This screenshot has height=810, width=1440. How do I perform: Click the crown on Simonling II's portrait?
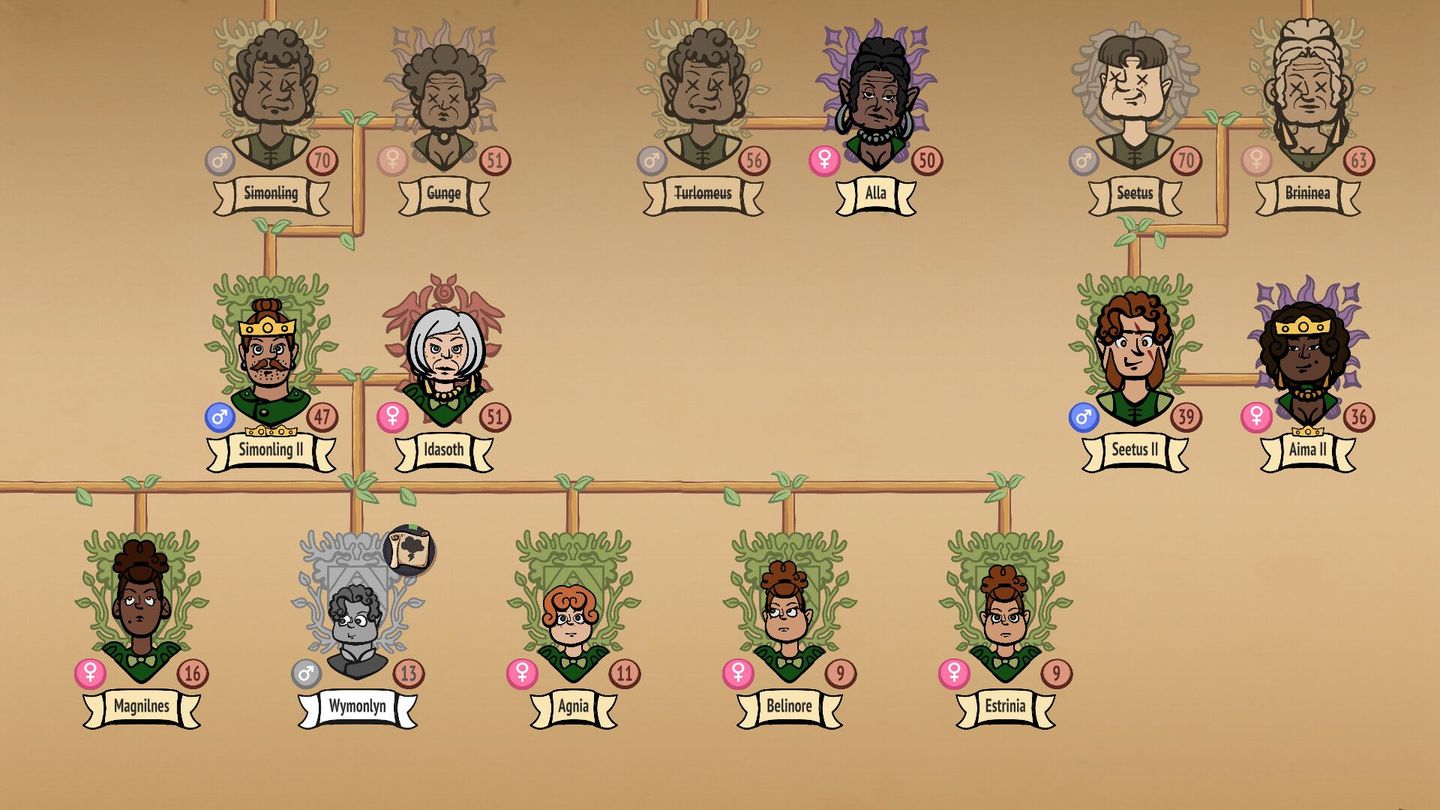(265, 328)
